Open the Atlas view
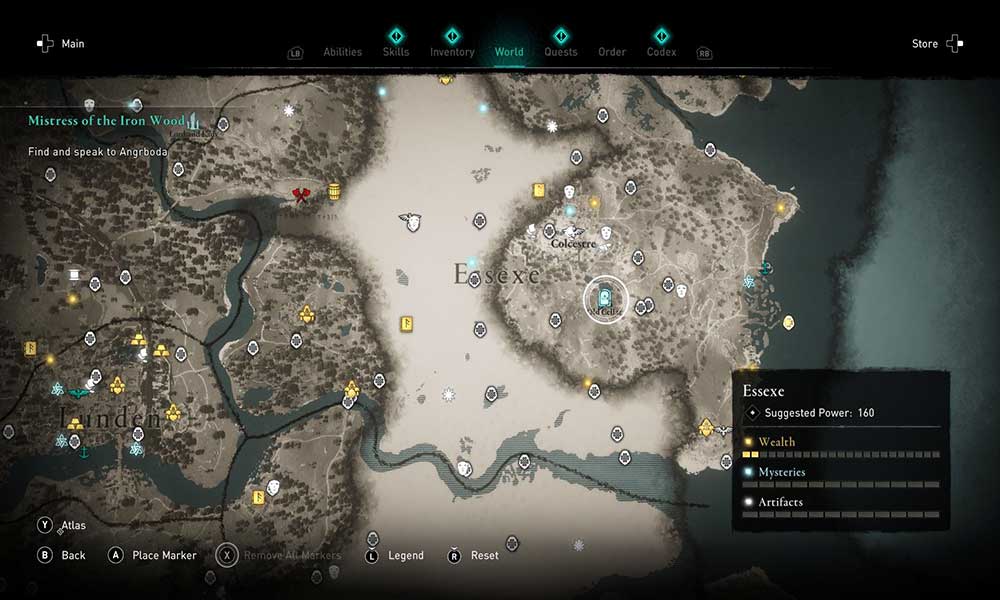Screen dimensions: 1000x600 73,524
